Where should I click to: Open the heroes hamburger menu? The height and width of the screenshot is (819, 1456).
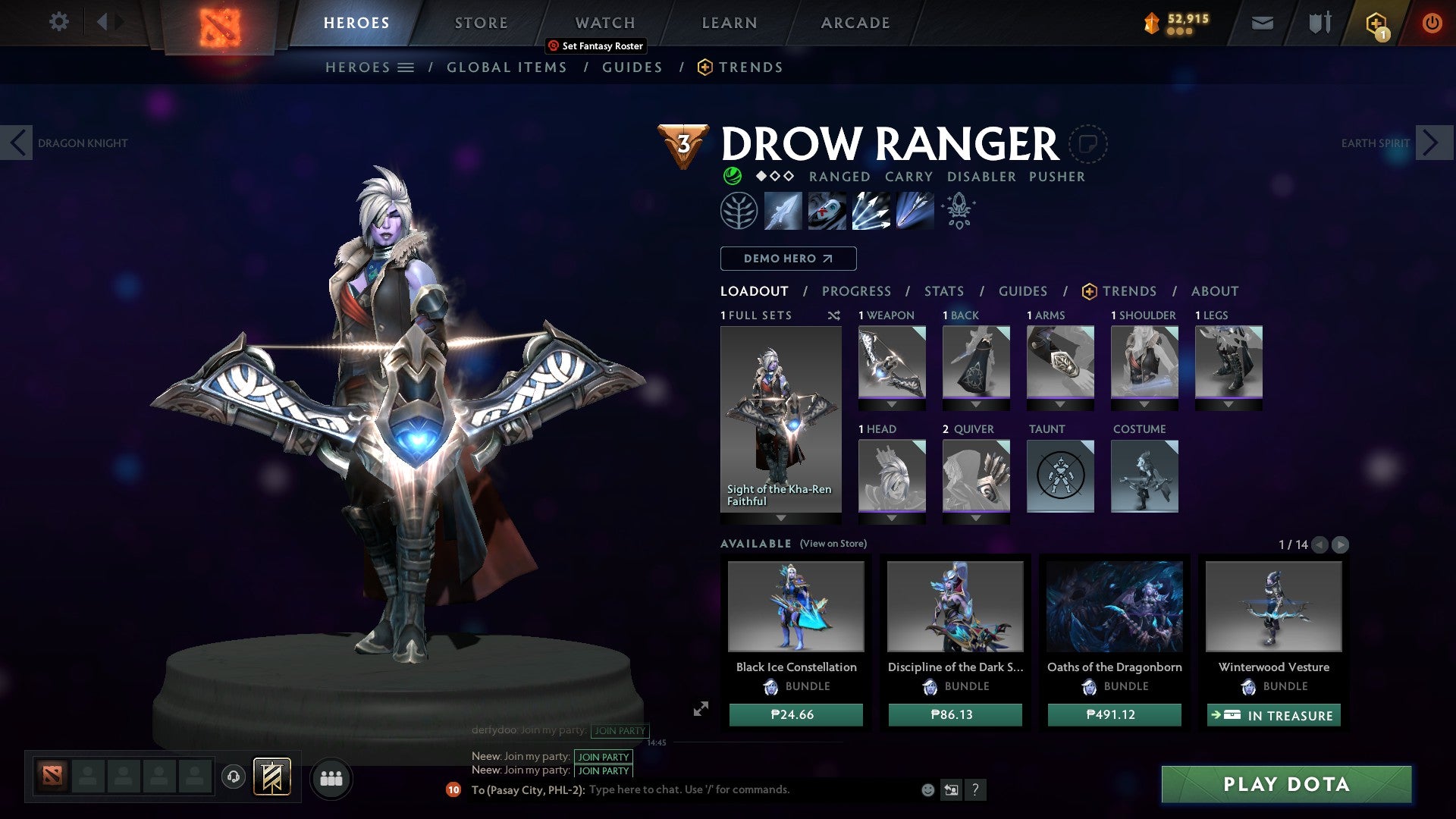406,67
